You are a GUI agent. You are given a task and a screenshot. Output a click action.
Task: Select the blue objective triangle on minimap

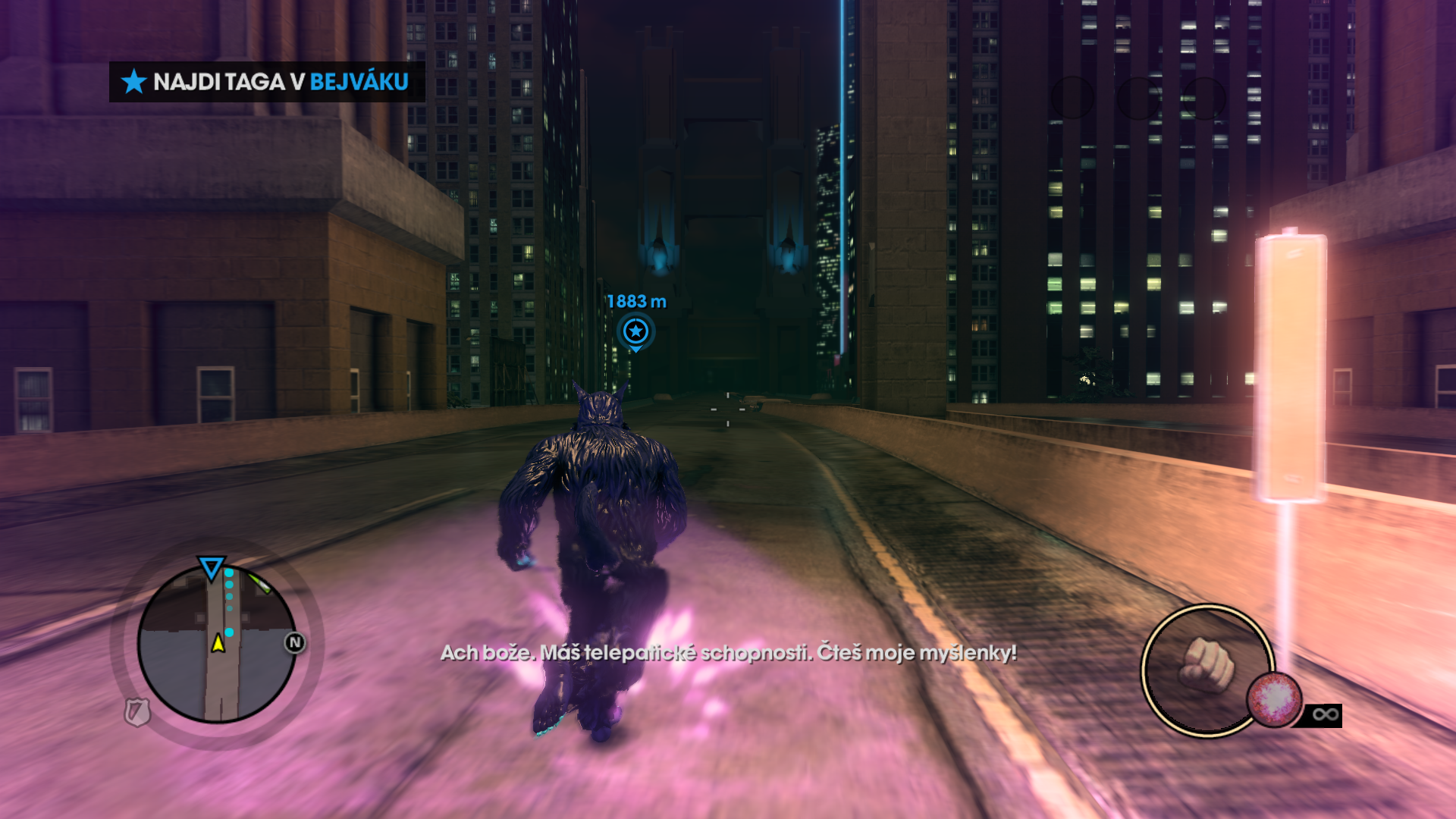[x=211, y=567]
